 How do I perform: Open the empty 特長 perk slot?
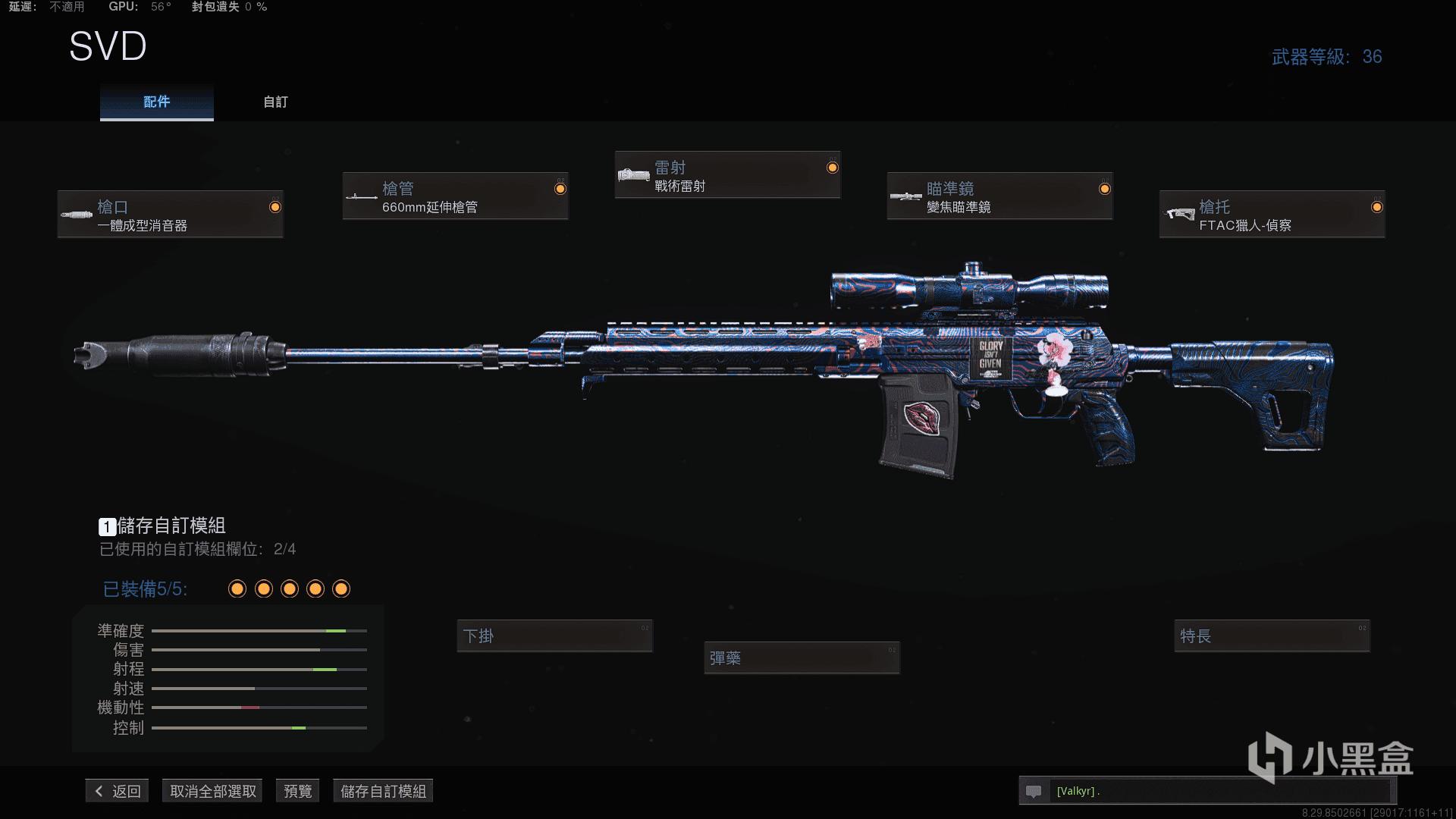tap(1272, 636)
